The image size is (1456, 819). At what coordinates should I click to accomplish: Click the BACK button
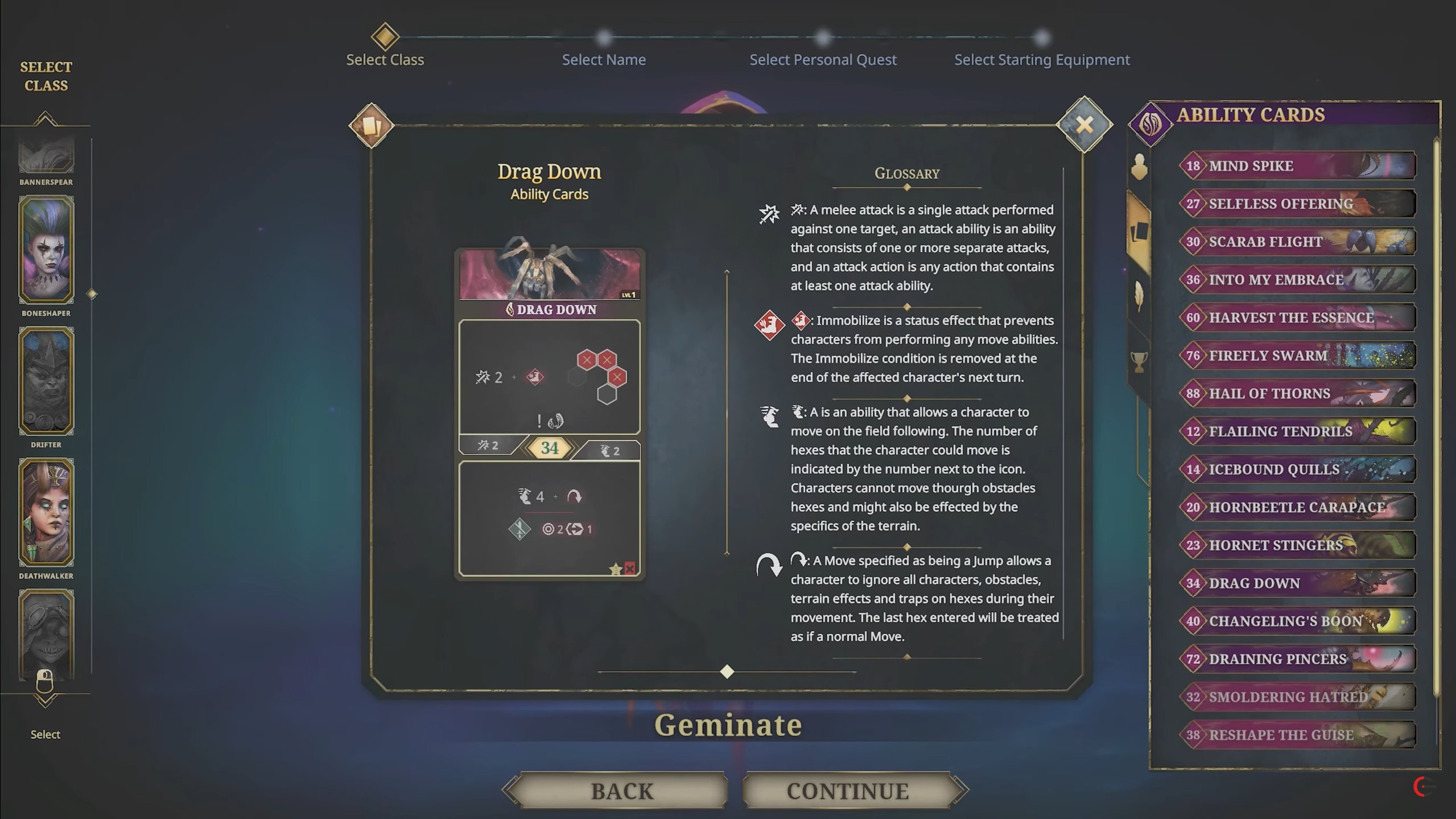[x=621, y=791]
